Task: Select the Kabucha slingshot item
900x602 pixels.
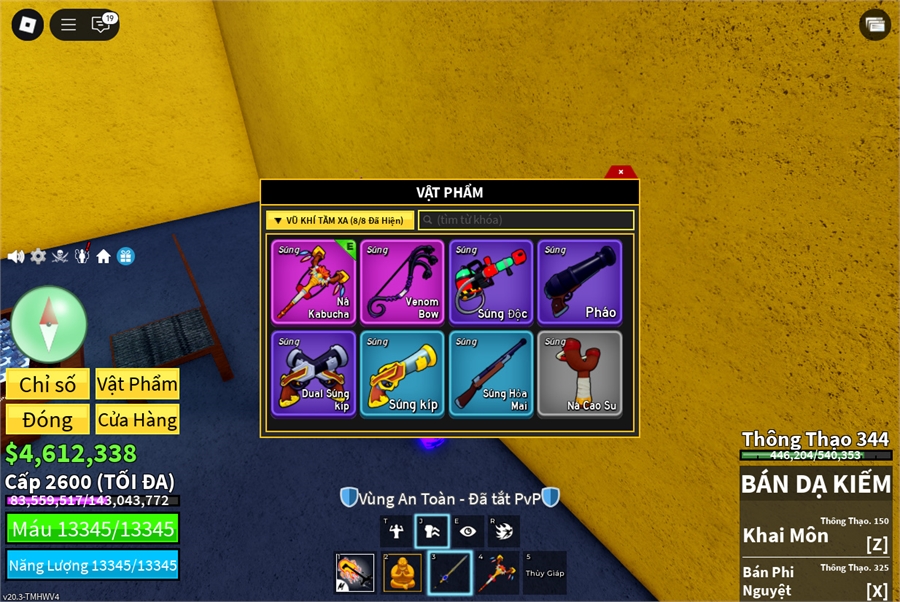Action: coord(313,281)
